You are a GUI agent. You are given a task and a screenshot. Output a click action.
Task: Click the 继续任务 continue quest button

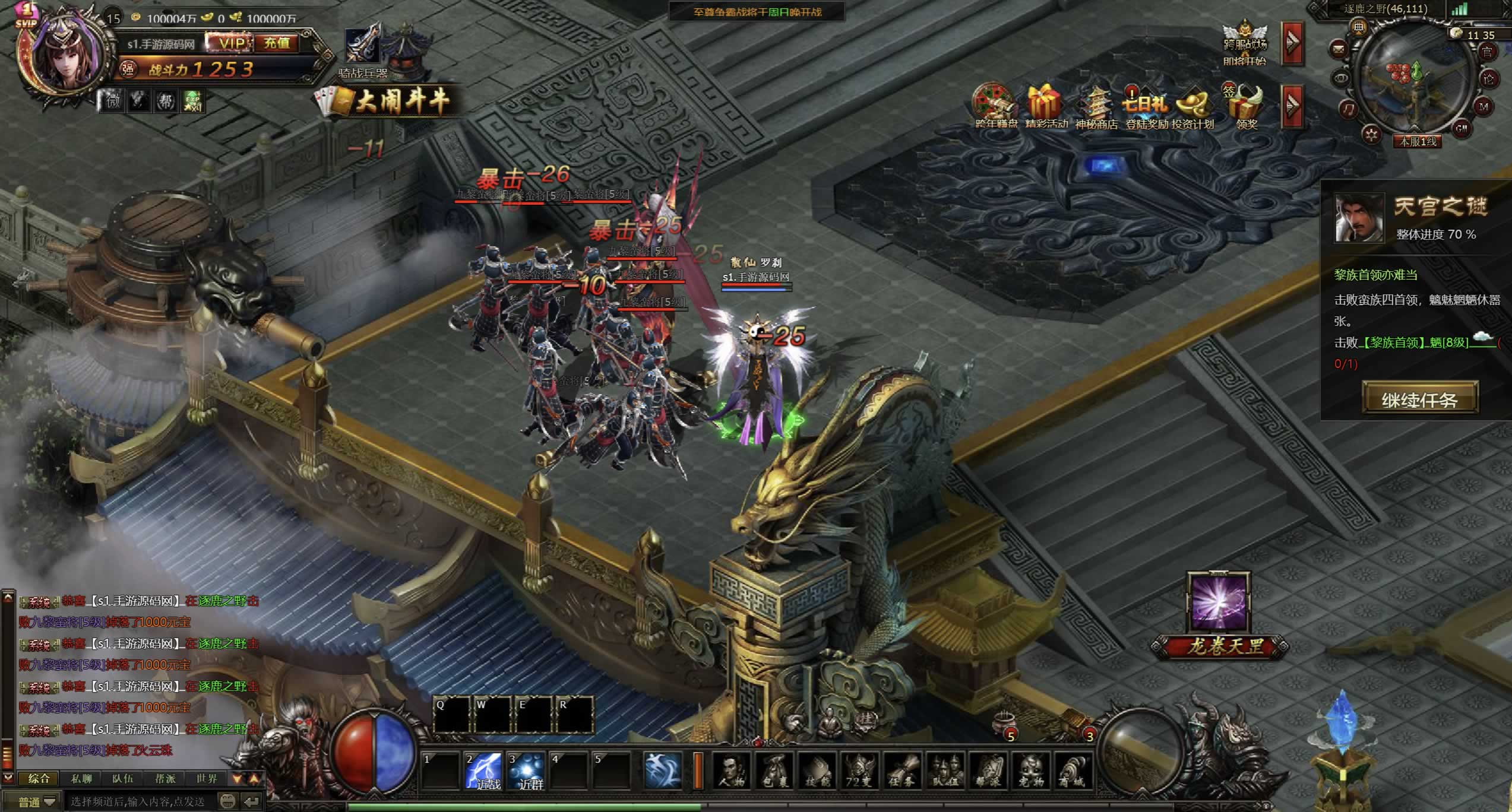click(x=1419, y=399)
